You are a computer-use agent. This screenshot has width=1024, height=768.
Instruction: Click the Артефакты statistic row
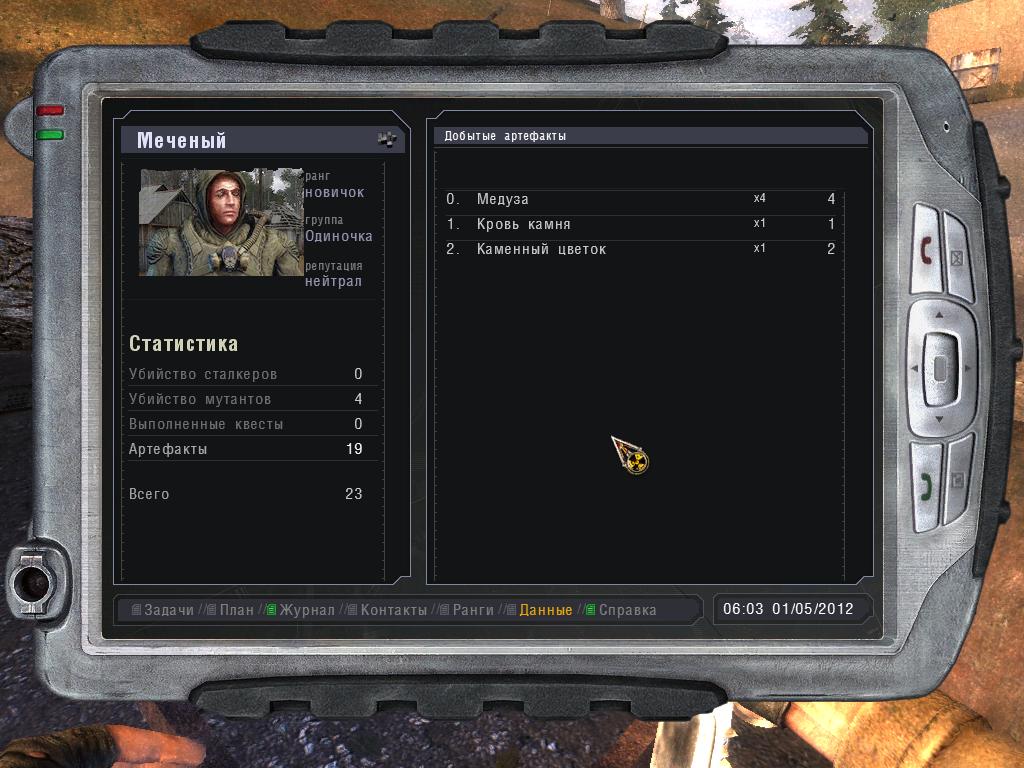click(245, 449)
